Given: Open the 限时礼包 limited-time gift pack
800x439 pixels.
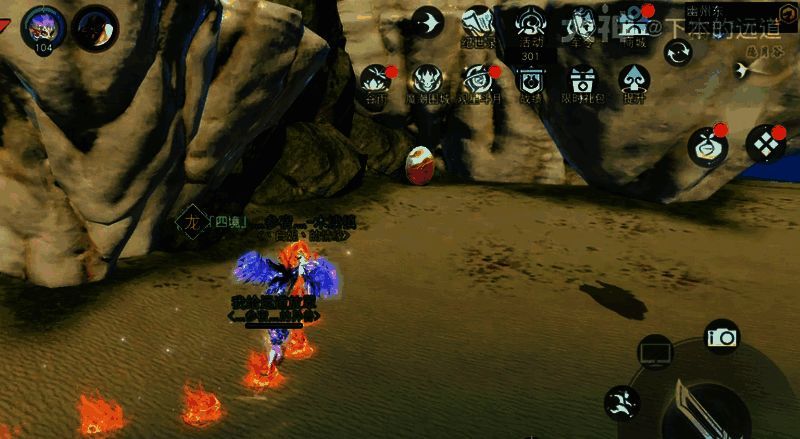Looking at the screenshot, I should click(583, 80).
